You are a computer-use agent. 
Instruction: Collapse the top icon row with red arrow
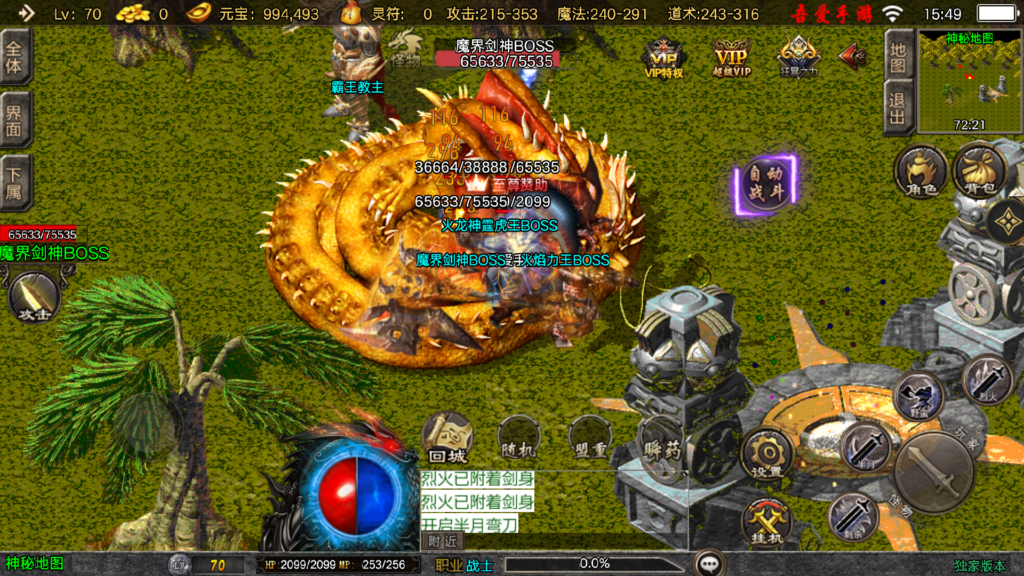853,54
